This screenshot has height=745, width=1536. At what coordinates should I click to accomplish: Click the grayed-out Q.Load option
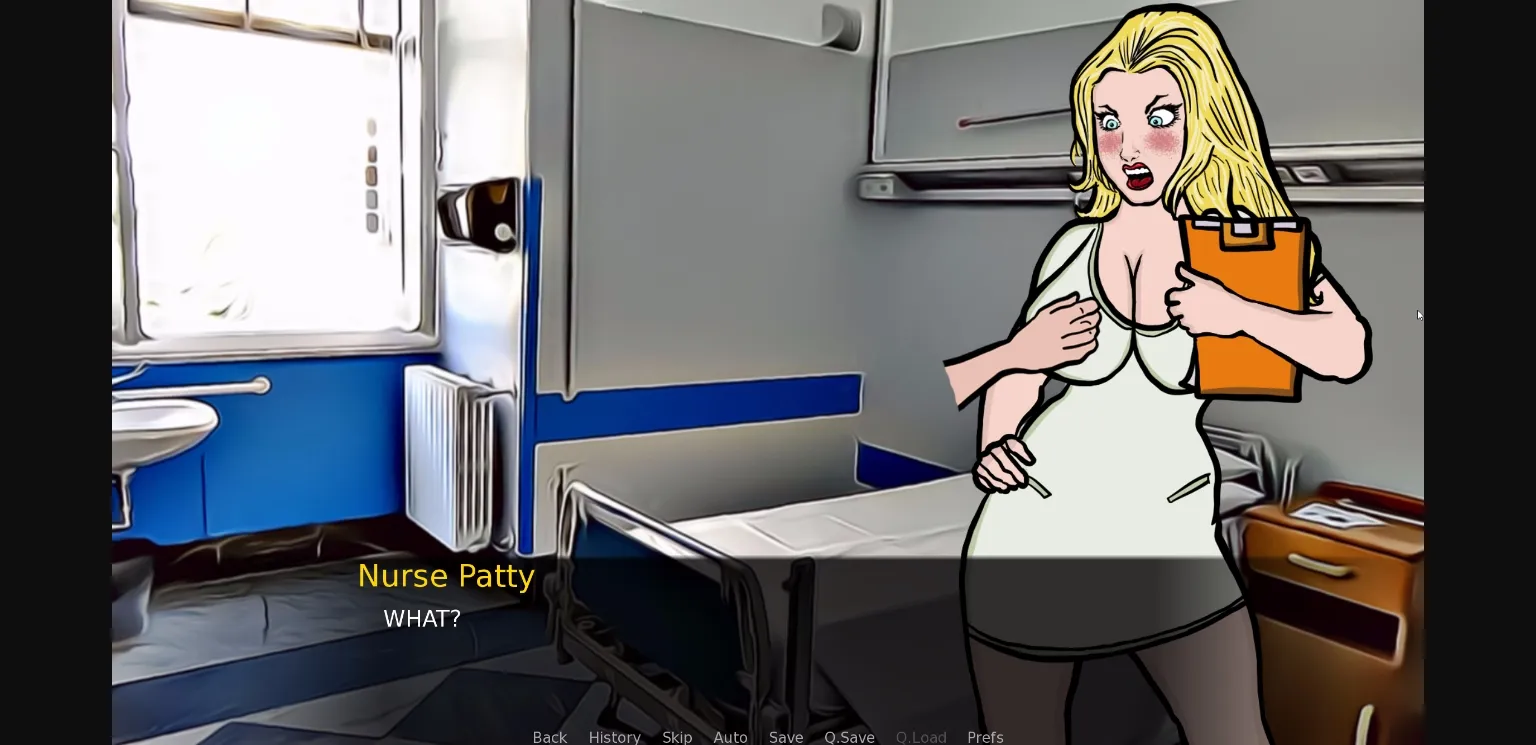(921, 738)
